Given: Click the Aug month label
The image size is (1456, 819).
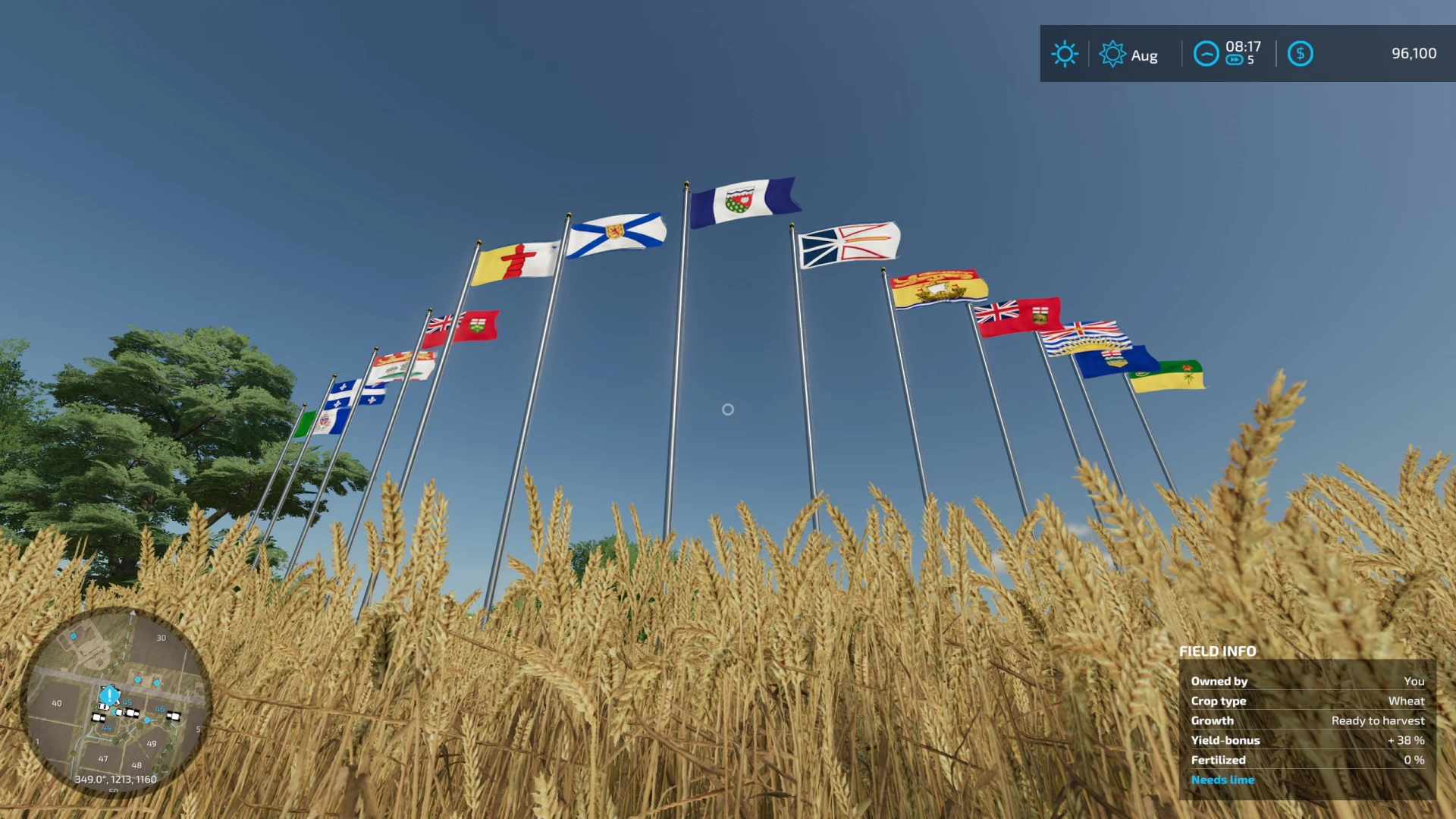Looking at the screenshot, I should point(1144,55).
